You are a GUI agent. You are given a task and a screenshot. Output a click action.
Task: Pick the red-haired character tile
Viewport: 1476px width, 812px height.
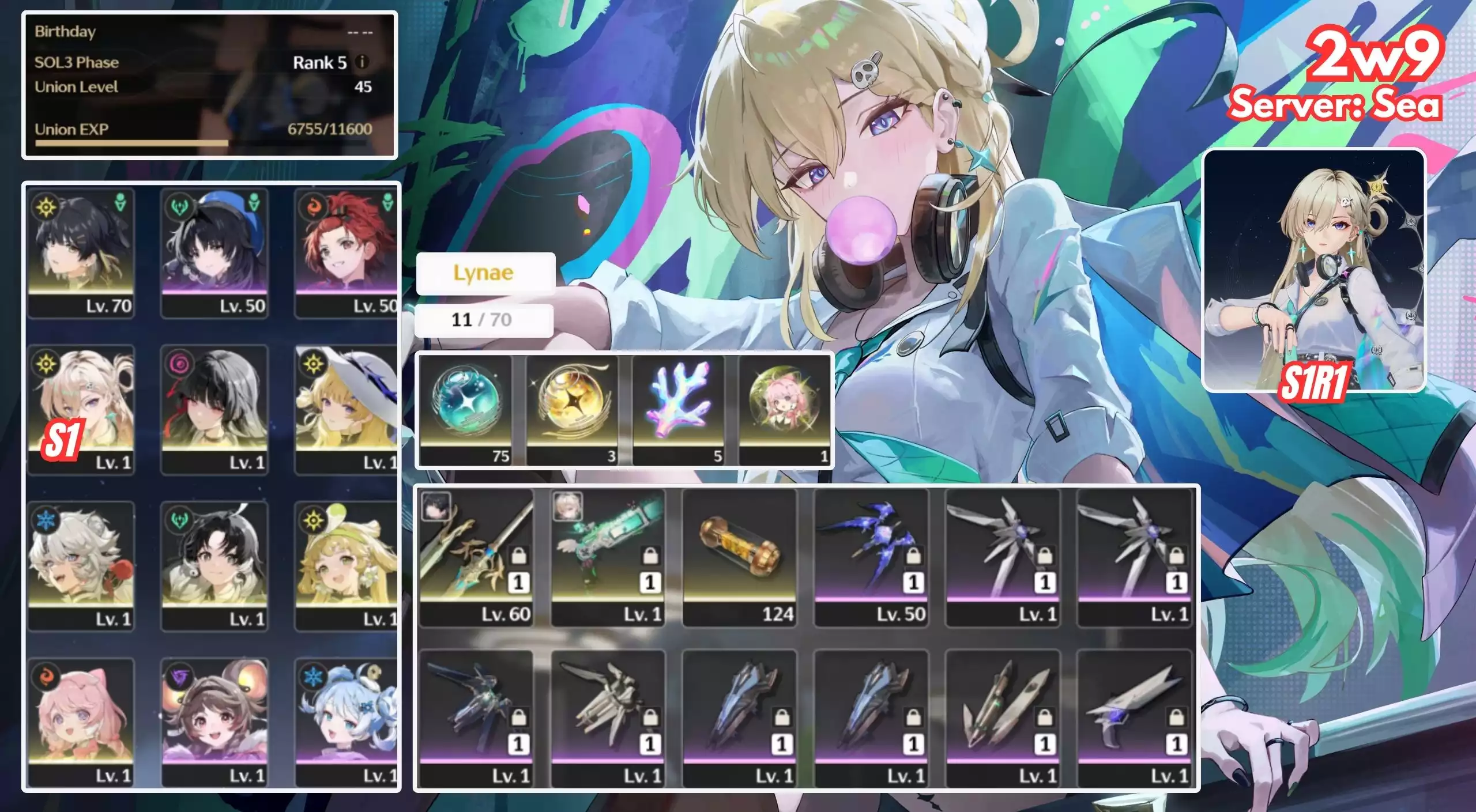(346, 252)
